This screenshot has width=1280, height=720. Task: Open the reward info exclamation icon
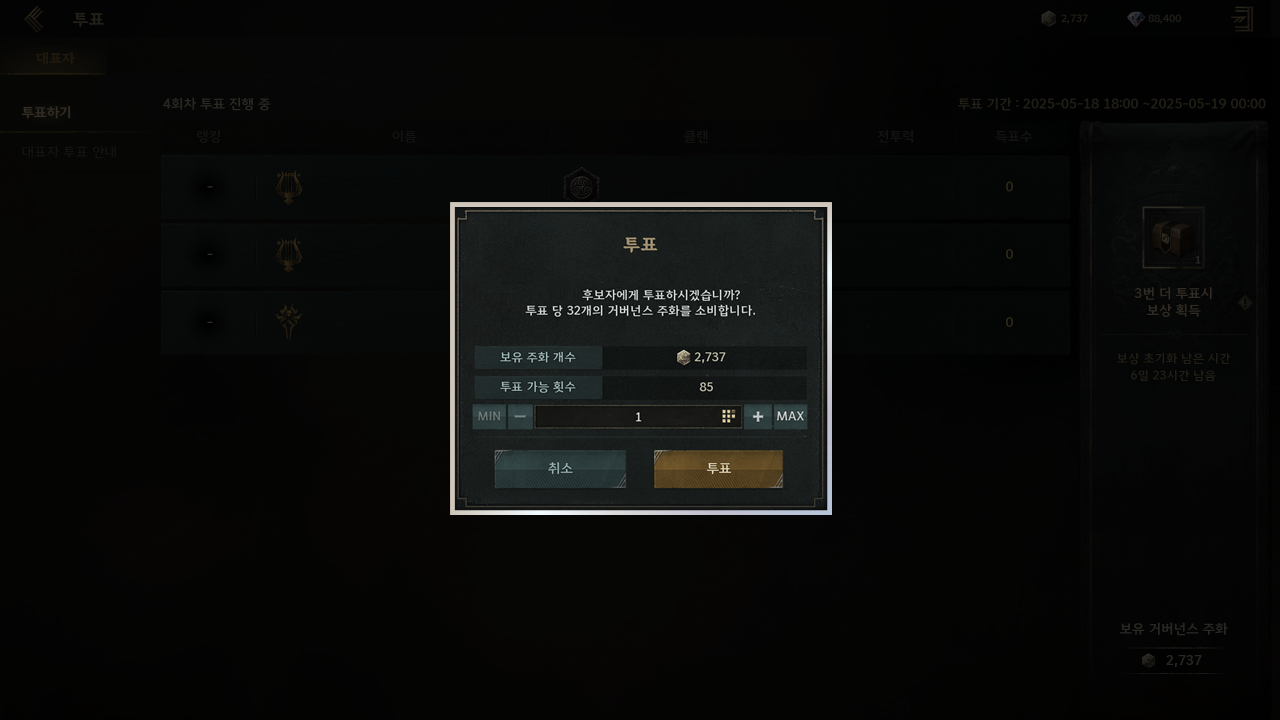pos(1245,302)
